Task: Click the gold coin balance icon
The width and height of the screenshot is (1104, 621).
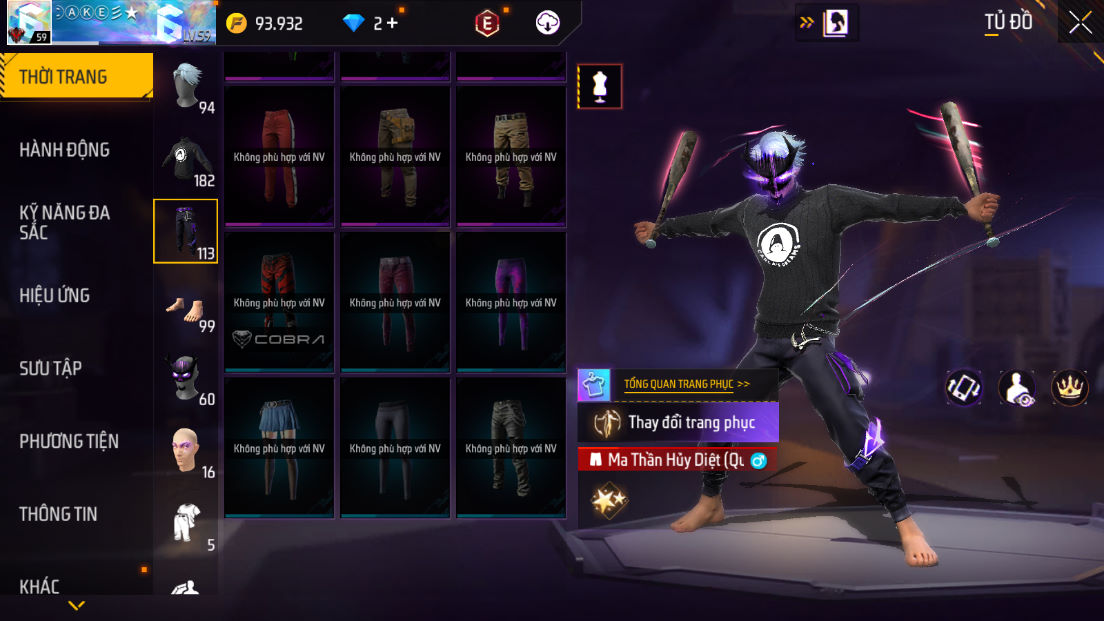Action: coord(236,23)
